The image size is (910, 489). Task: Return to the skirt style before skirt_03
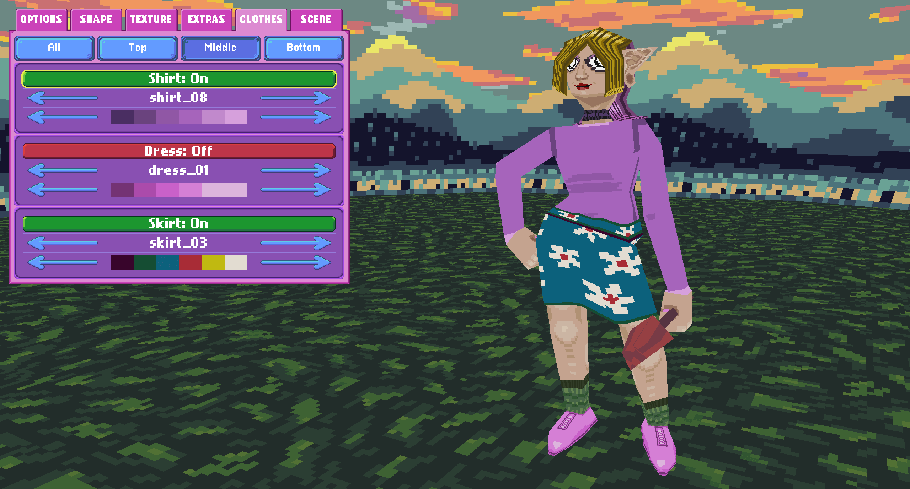point(63,243)
